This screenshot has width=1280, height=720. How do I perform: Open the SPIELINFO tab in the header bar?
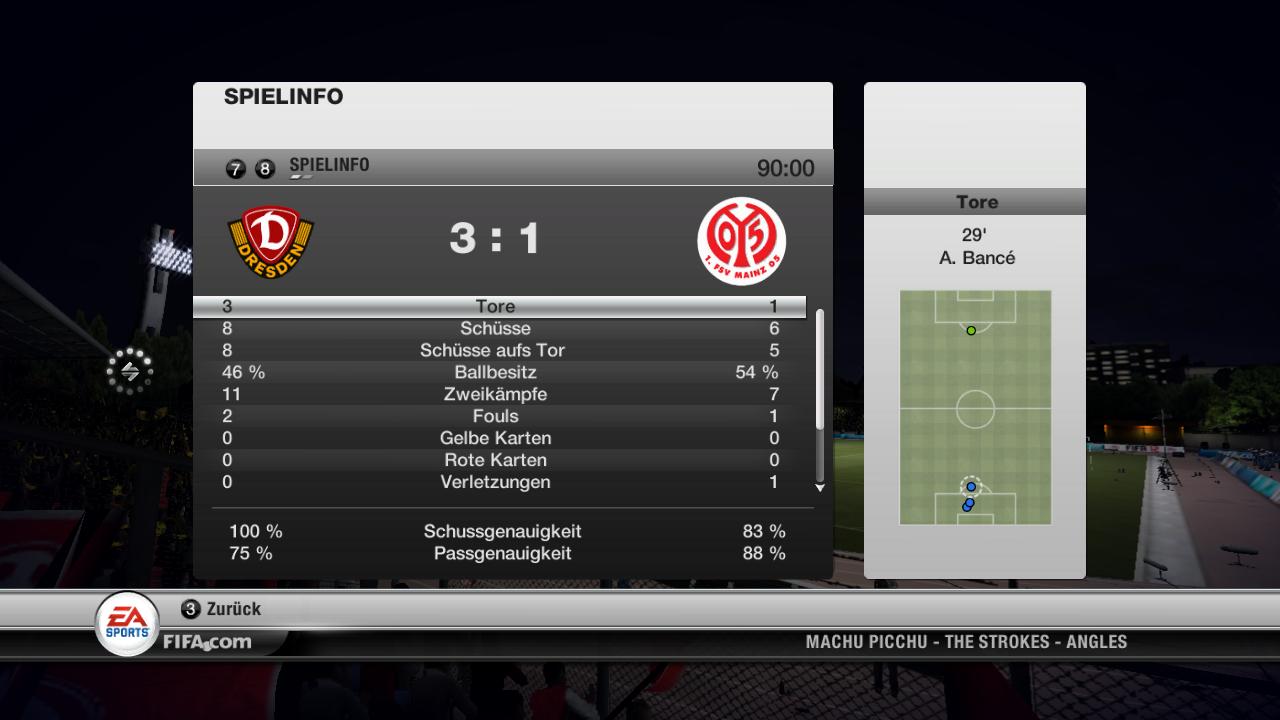(x=329, y=166)
